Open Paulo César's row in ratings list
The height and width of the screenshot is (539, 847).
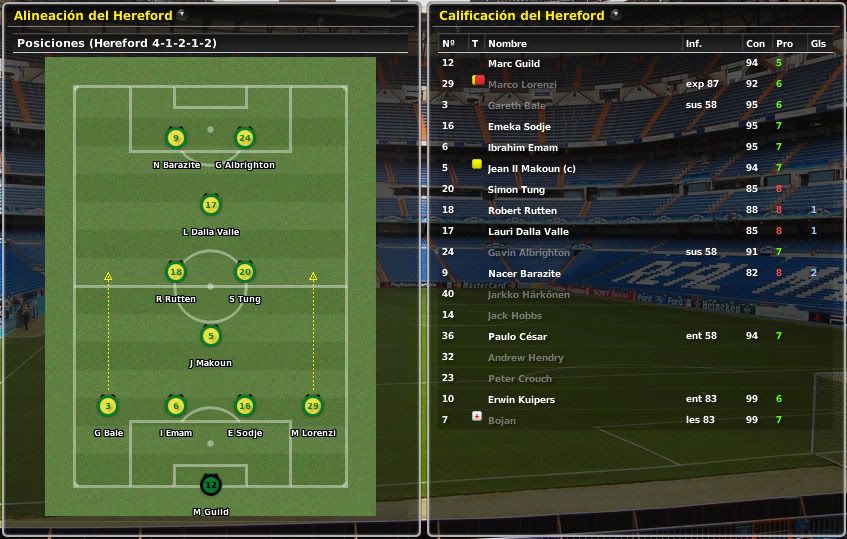(517, 337)
